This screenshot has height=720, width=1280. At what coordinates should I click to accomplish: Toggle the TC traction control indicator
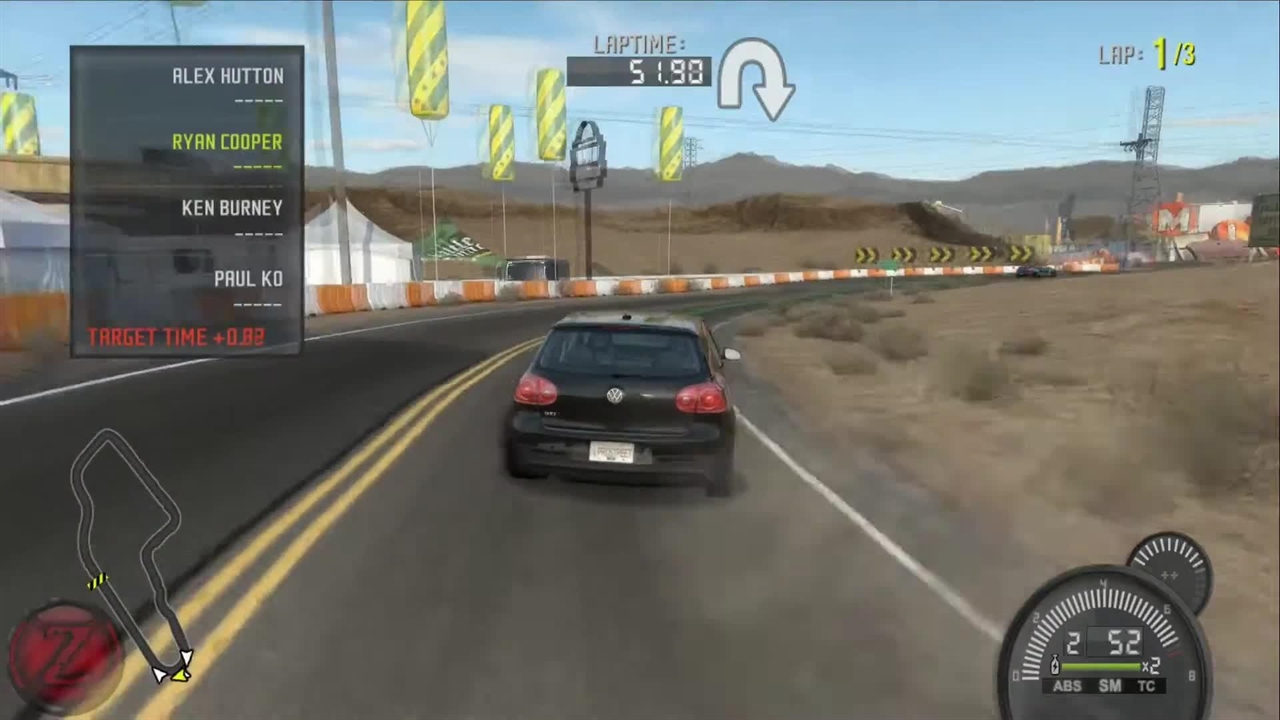(x=1146, y=686)
